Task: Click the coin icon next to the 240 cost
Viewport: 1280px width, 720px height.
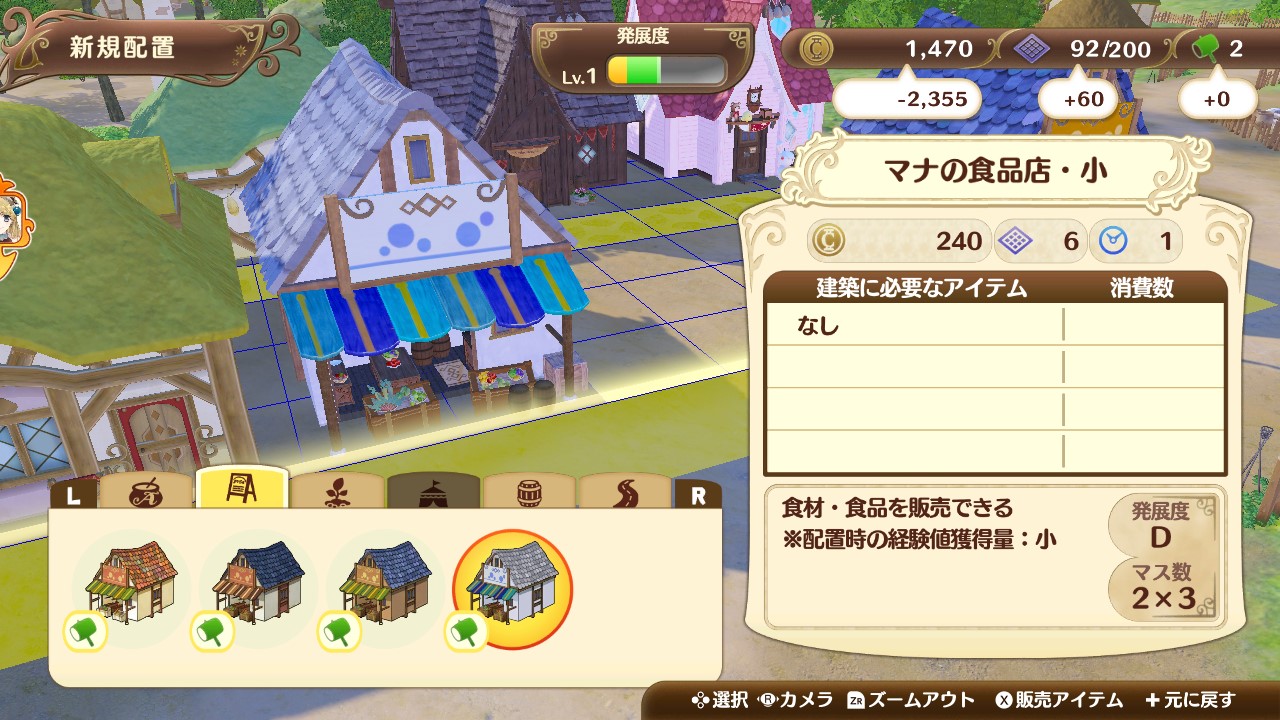Action: [x=829, y=240]
